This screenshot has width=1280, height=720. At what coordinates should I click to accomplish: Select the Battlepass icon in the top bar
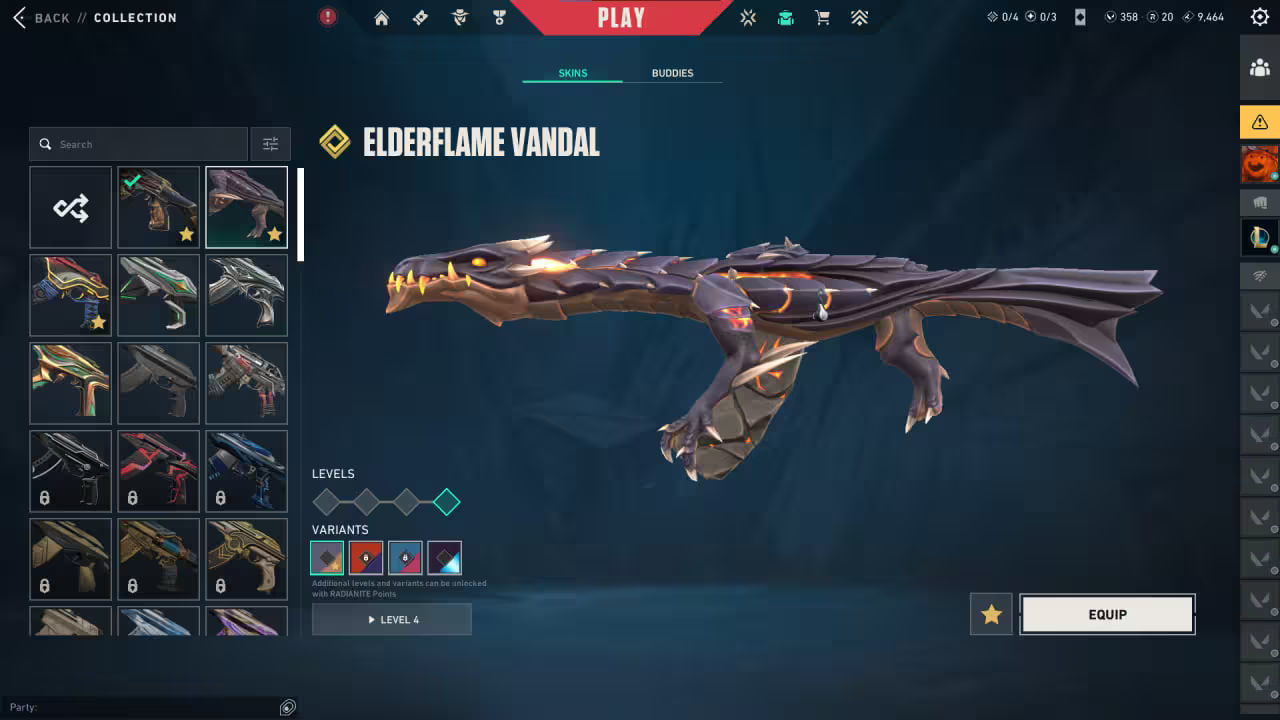coord(420,17)
